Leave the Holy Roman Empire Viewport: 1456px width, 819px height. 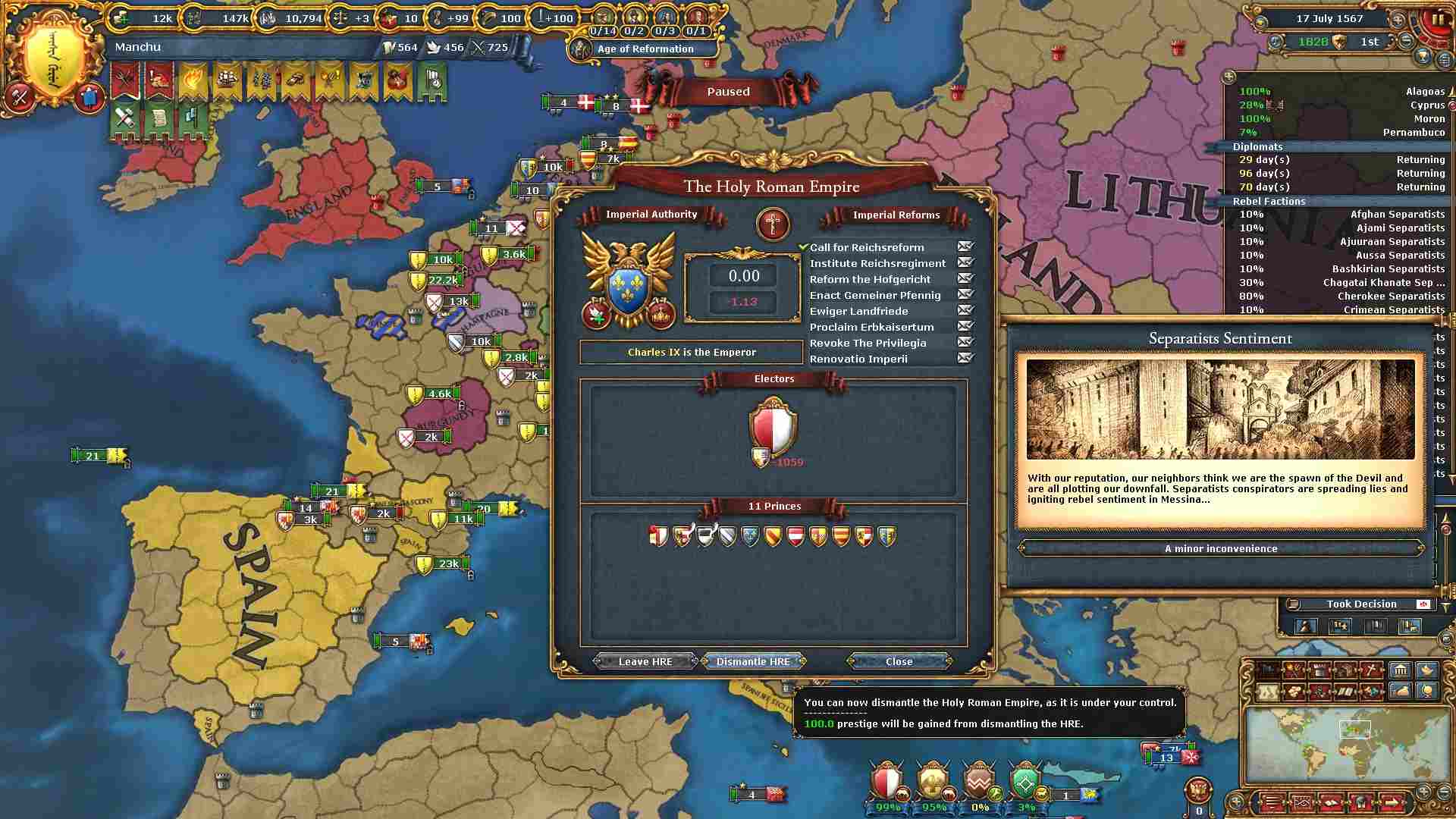point(645,661)
